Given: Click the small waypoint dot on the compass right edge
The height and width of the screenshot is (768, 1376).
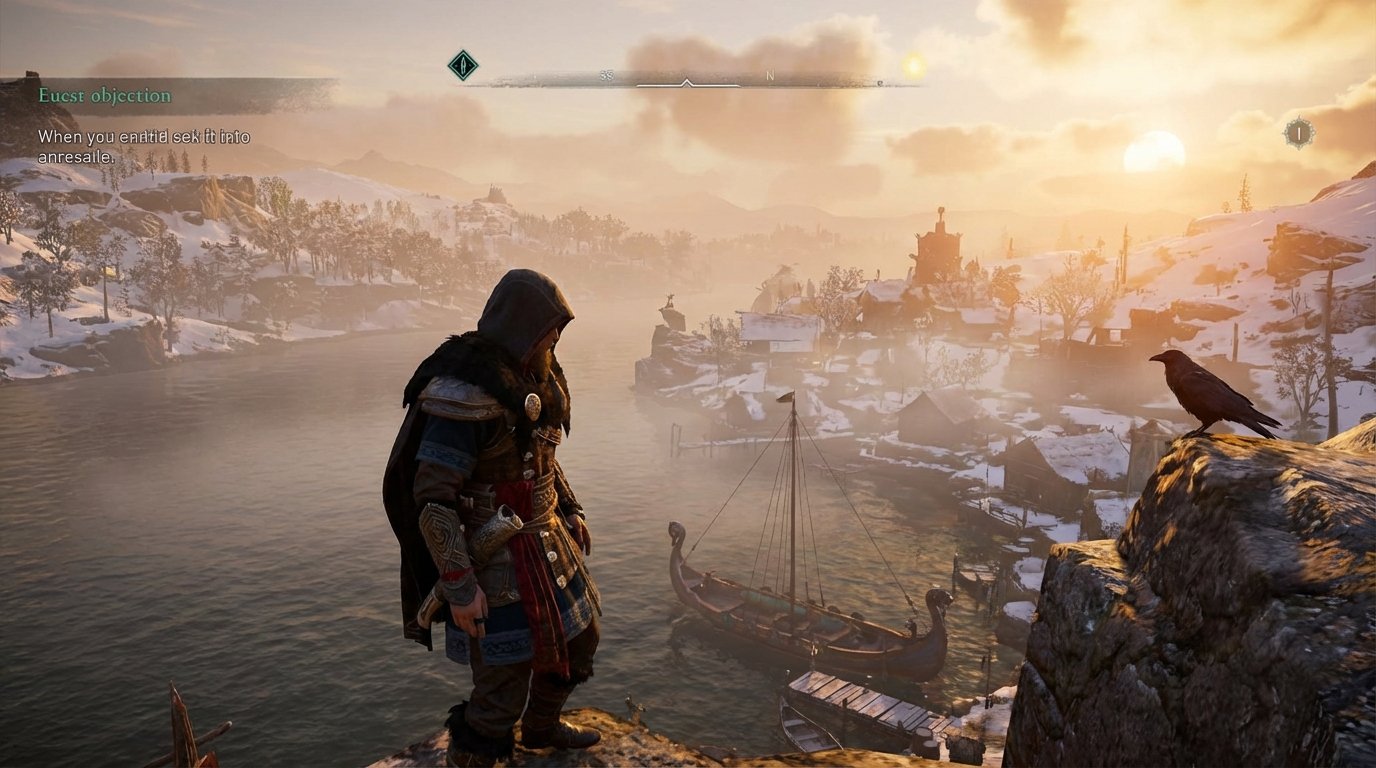Looking at the screenshot, I should point(881,83).
